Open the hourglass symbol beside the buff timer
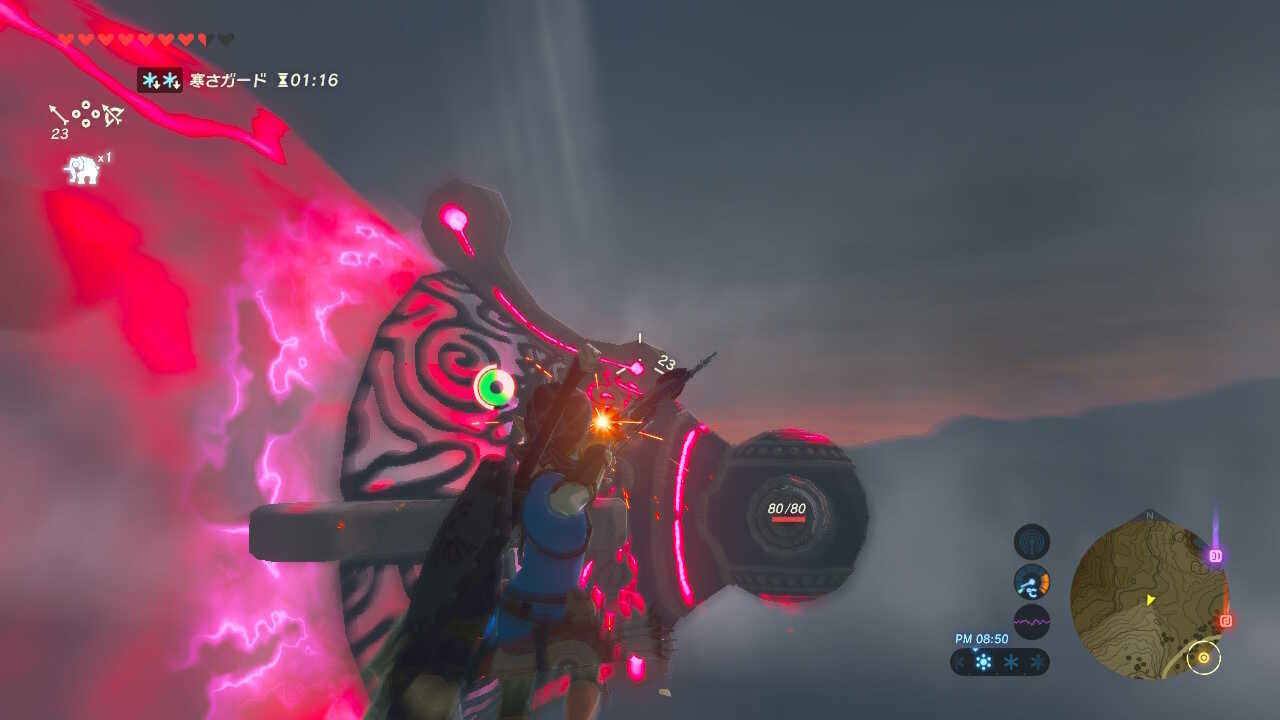 point(283,80)
